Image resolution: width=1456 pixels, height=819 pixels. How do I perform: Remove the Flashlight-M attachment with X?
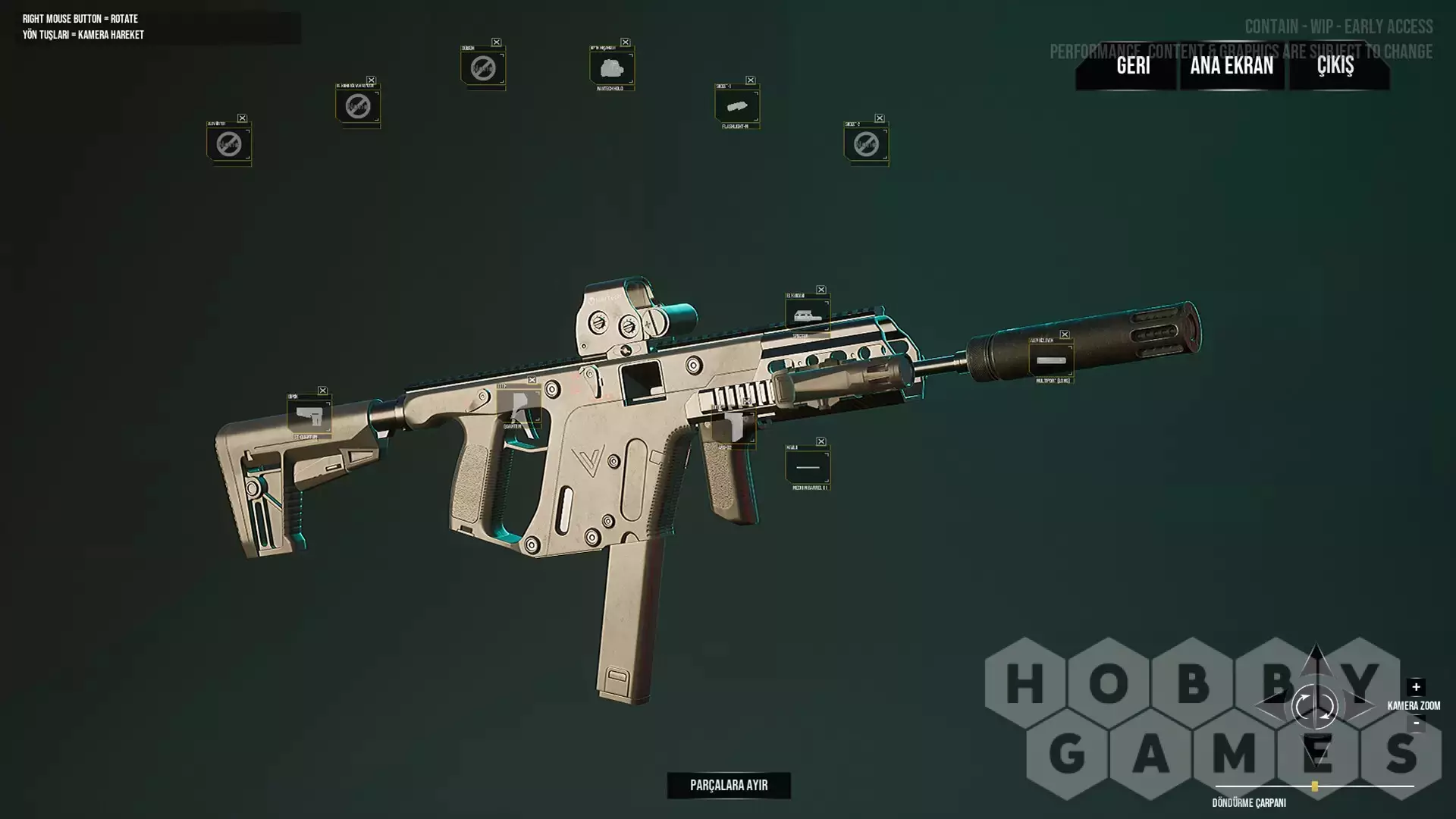tap(750, 80)
